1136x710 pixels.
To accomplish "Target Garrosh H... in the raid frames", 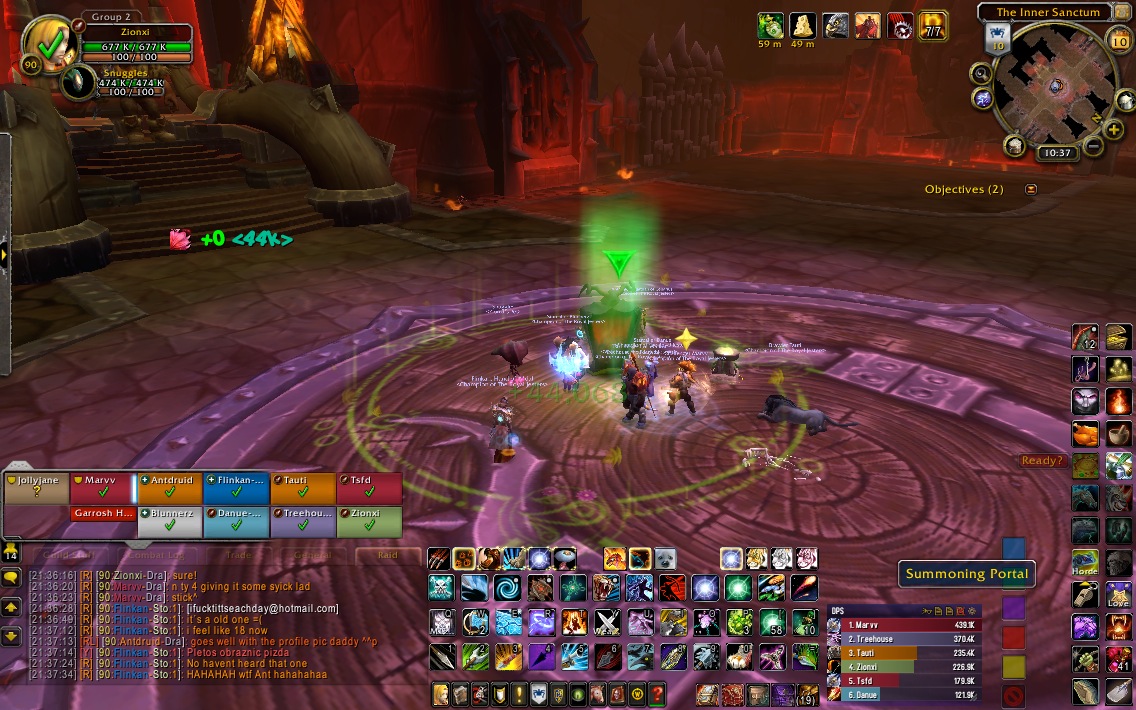I will coord(102,514).
